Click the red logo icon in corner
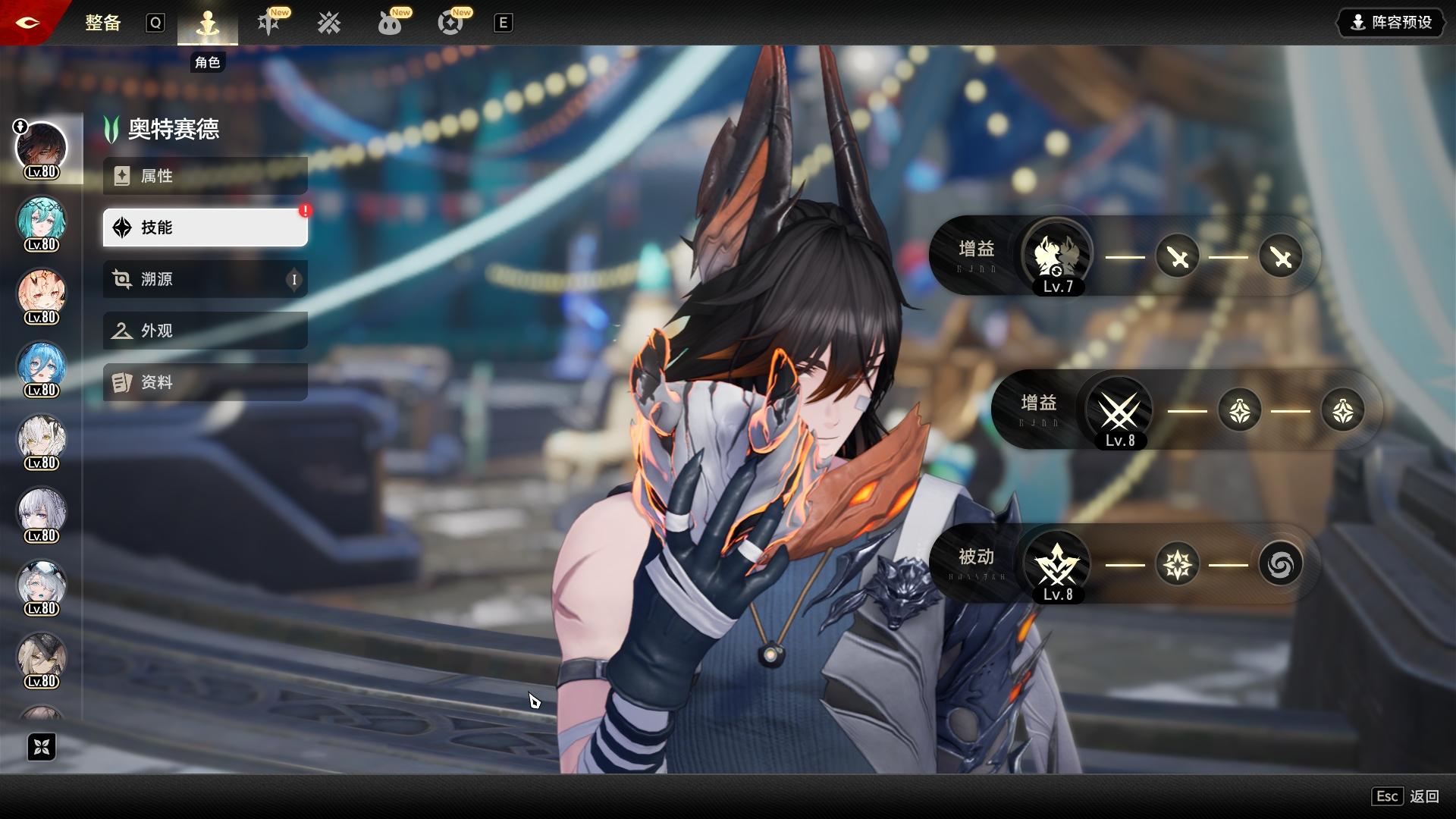Image resolution: width=1456 pixels, height=819 pixels. point(27,23)
